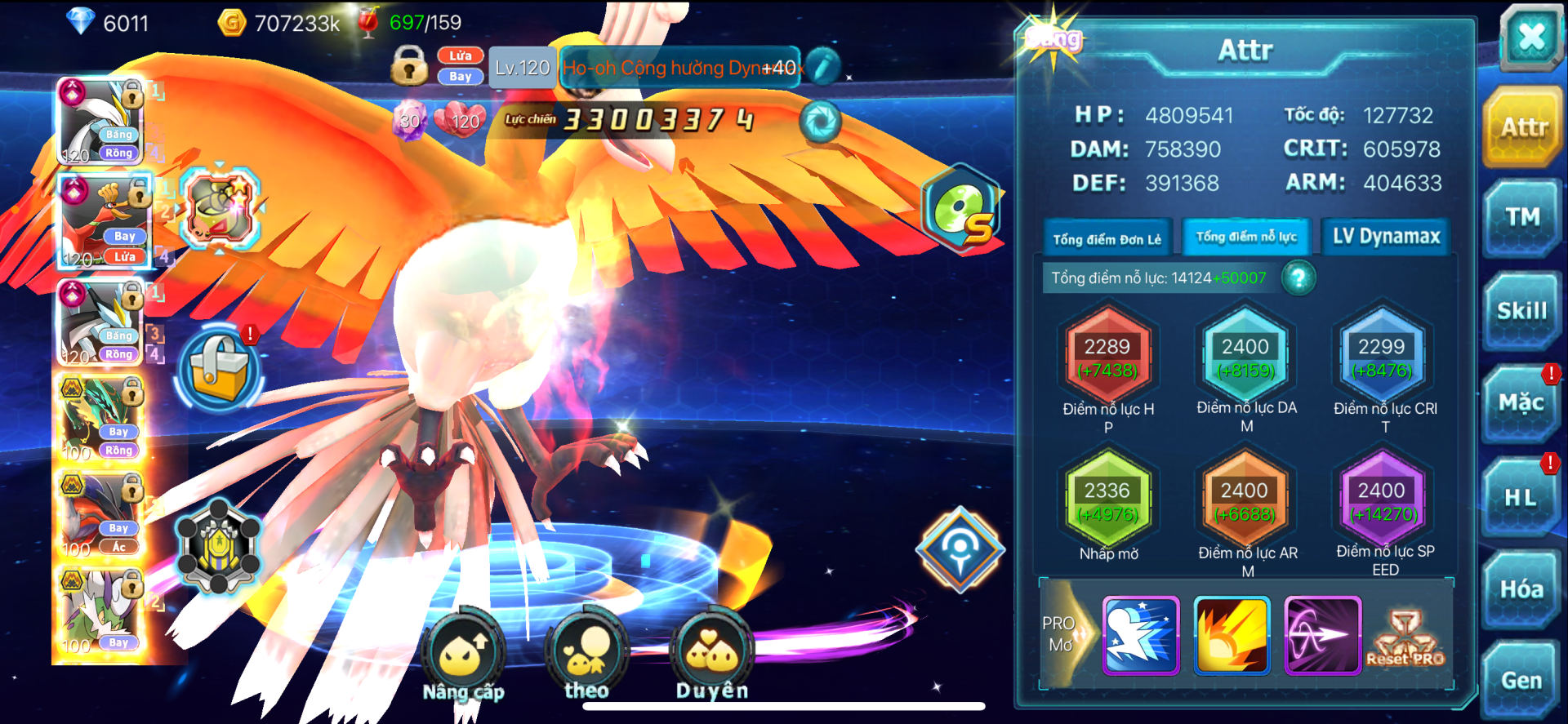Screen dimensions: 1568x724
Task: Click the green disc S icon
Action: coord(962,208)
